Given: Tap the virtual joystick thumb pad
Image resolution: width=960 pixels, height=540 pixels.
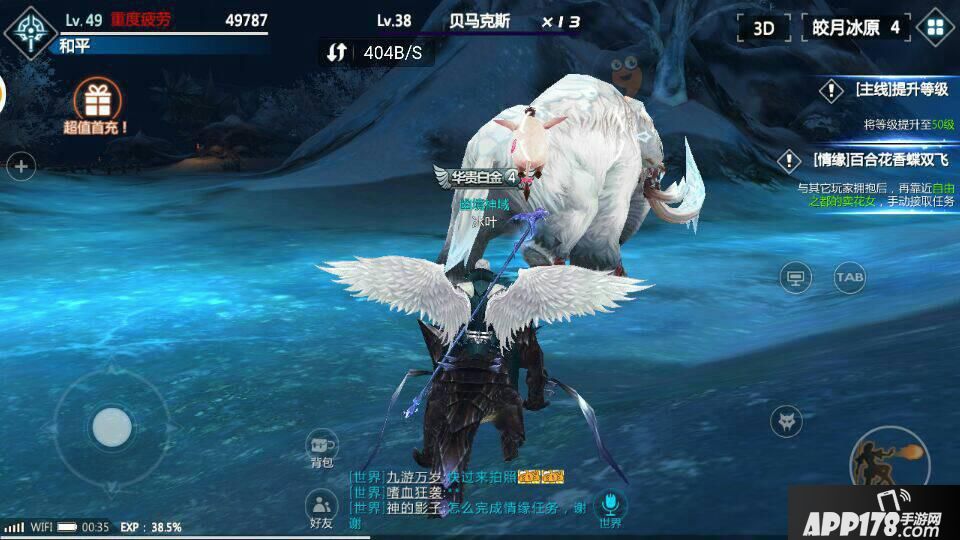Looking at the screenshot, I should (111, 428).
